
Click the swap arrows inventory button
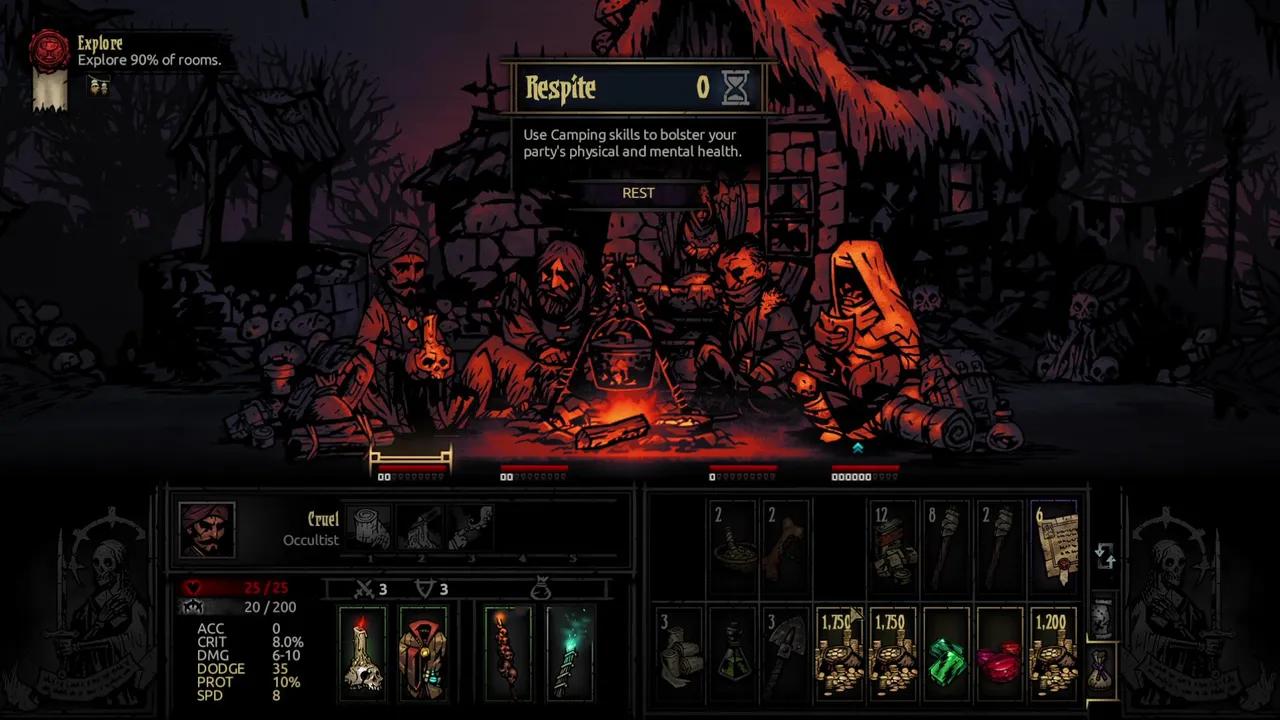pos(1104,556)
